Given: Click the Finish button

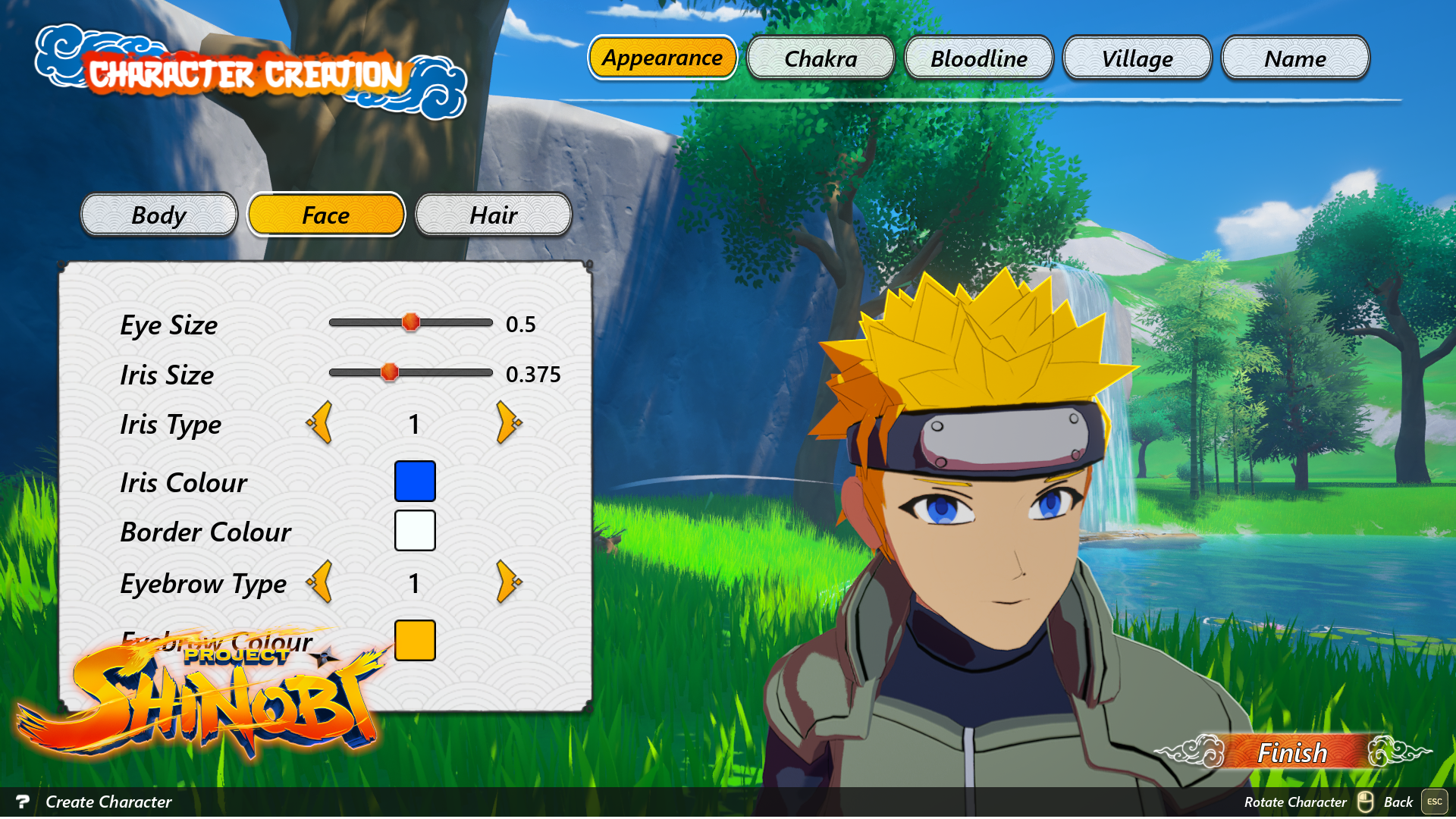Looking at the screenshot, I should [1291, 753].
